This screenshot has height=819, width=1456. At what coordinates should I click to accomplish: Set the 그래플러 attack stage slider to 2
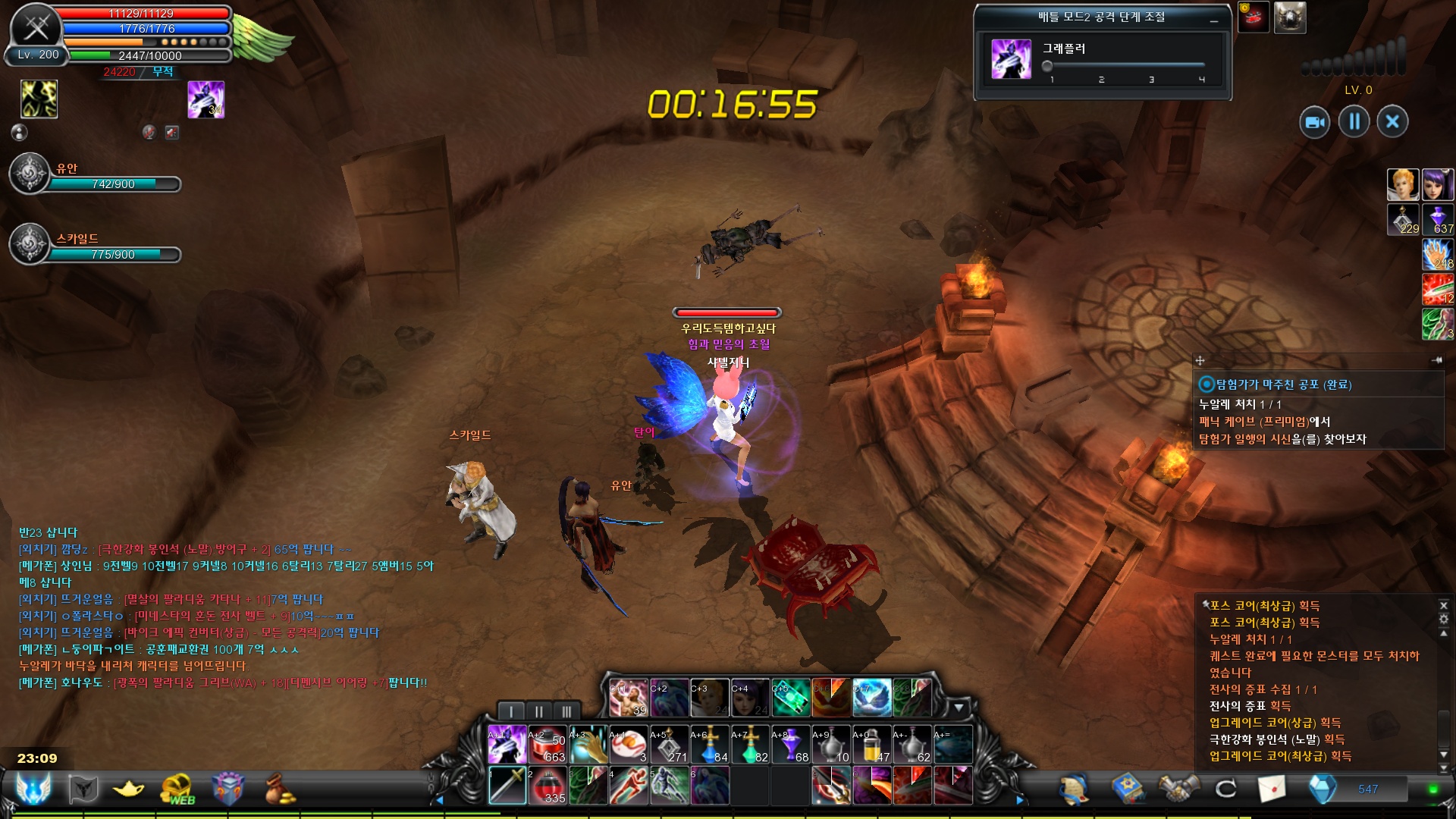click(1101, 67)
